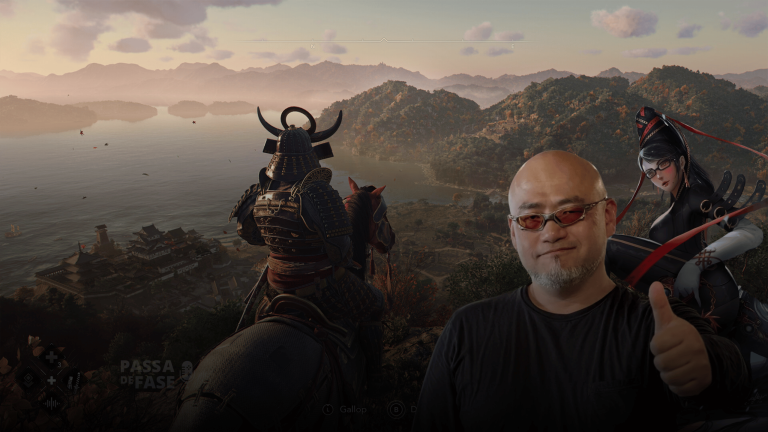Activate the sound wave whistle slot

point(51,404)
